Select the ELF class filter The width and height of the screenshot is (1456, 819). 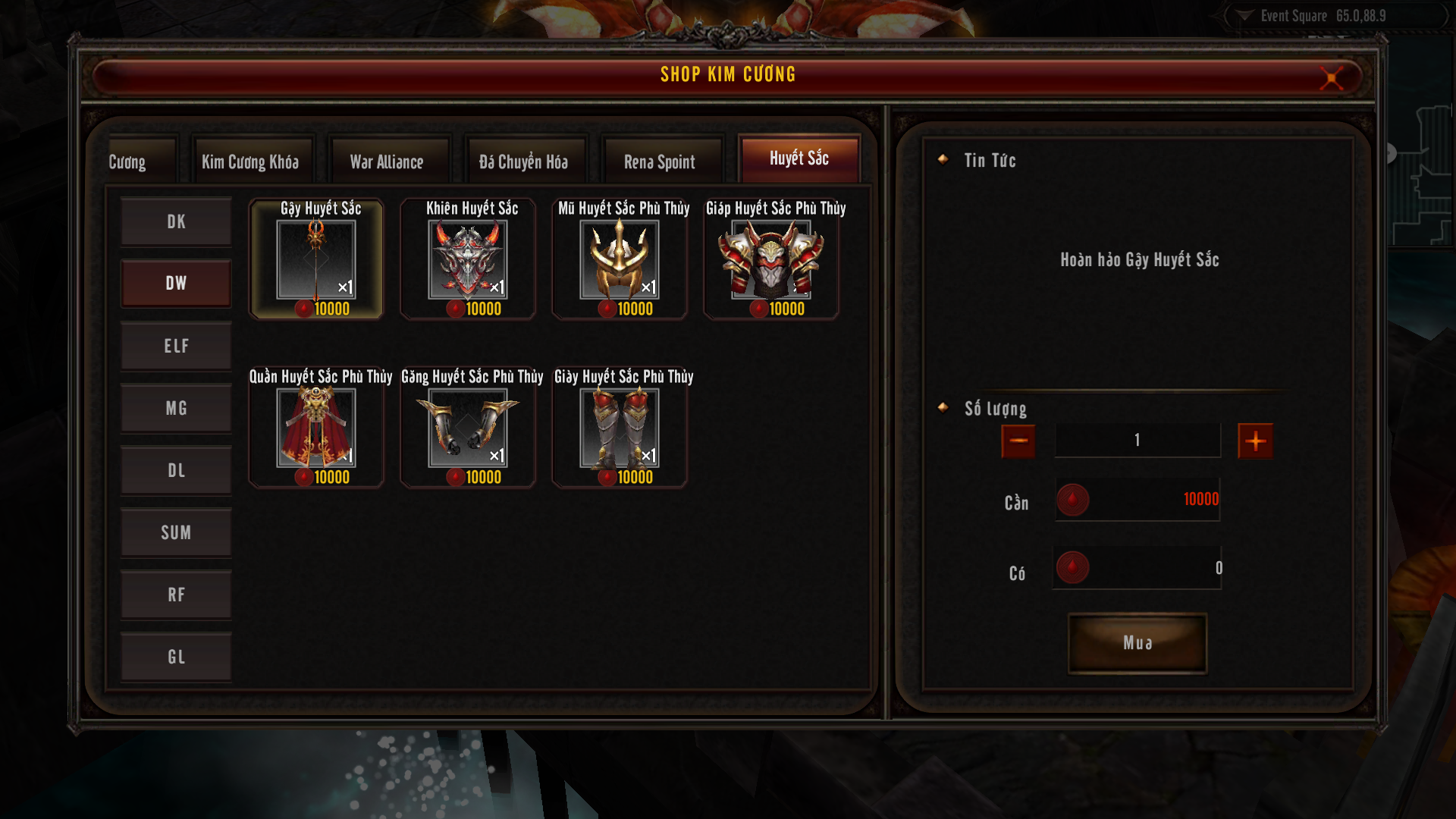click(176, 346)
